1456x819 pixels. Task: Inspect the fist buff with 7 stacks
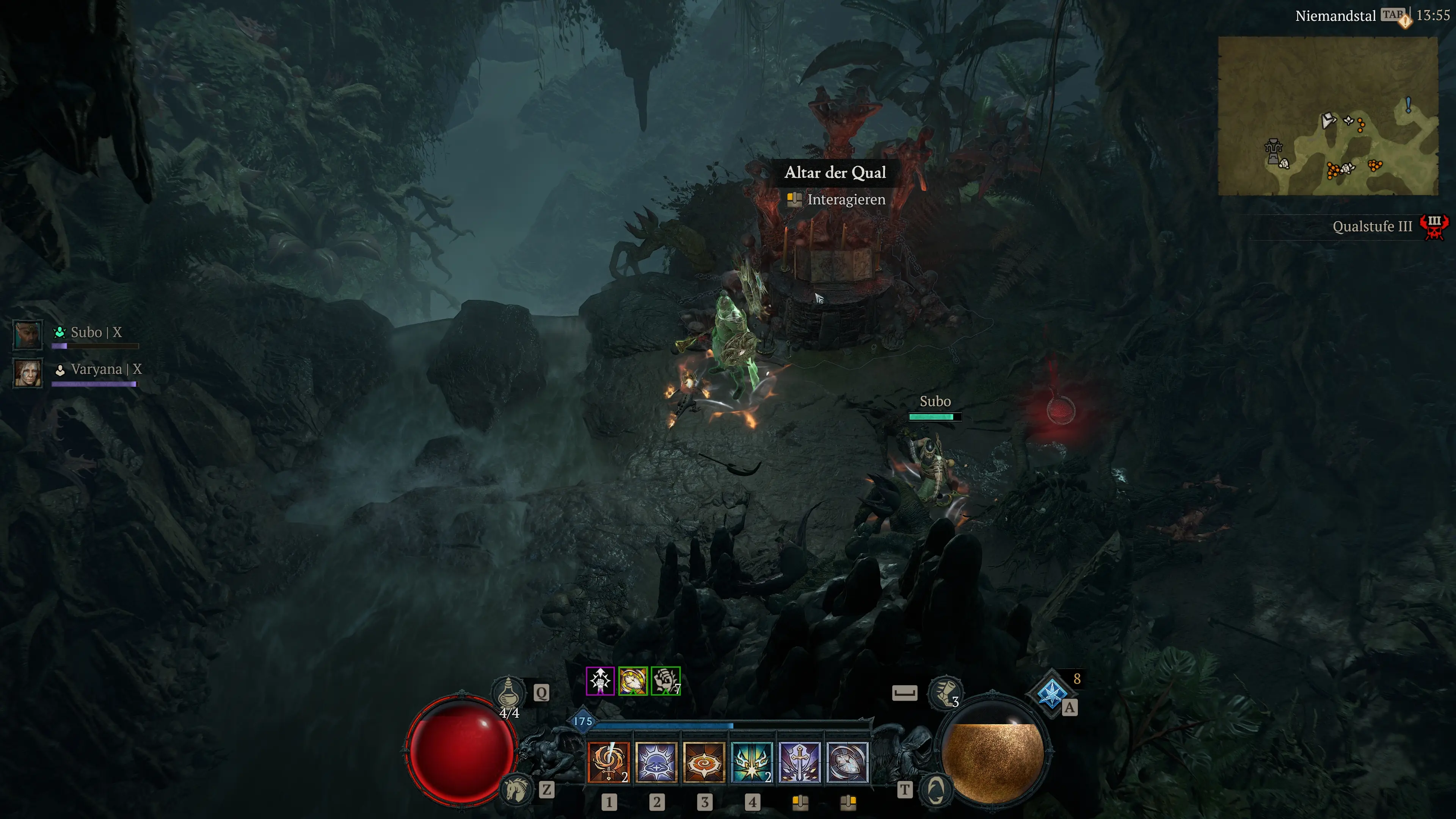[x=665, y=681]
